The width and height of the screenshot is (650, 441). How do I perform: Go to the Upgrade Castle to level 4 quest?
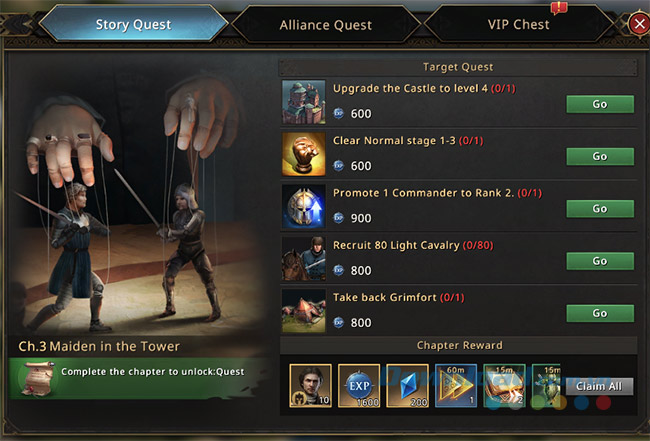pos(600,105)
